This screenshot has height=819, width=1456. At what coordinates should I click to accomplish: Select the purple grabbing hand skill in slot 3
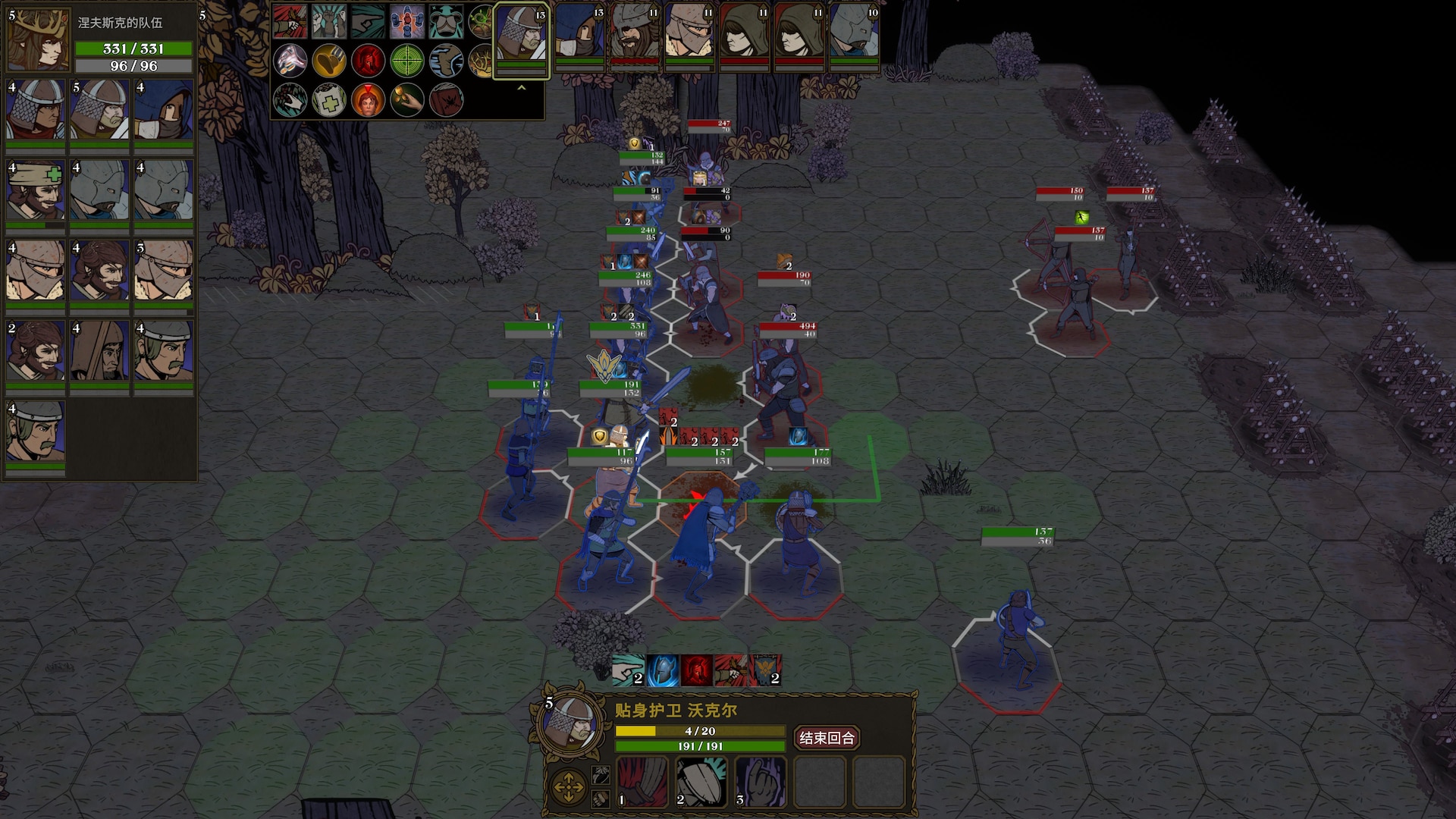(761, 782)
